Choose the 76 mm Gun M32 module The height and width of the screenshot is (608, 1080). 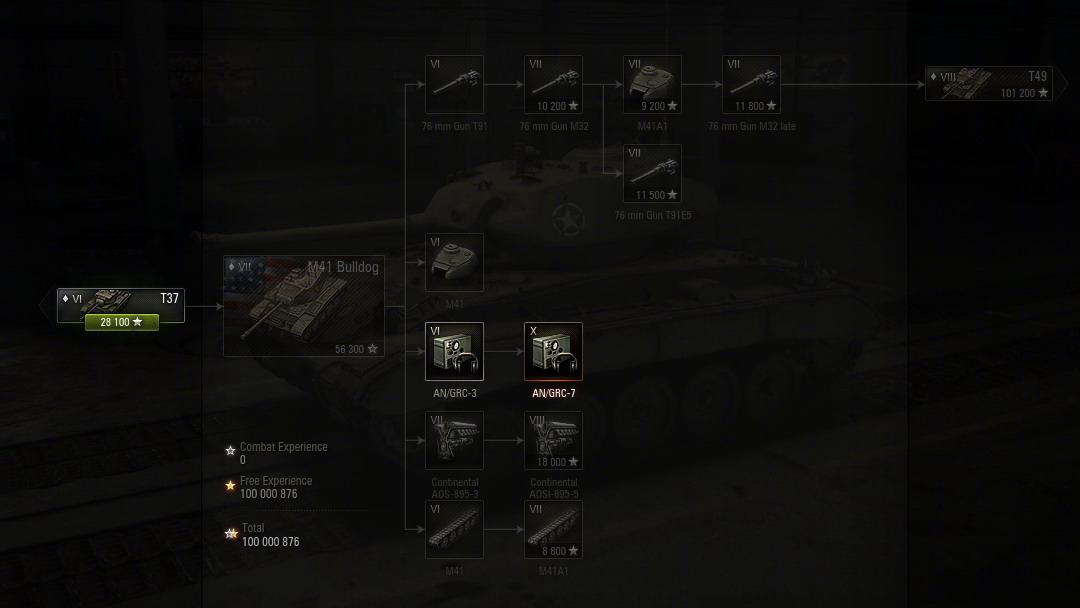[553, 85]
